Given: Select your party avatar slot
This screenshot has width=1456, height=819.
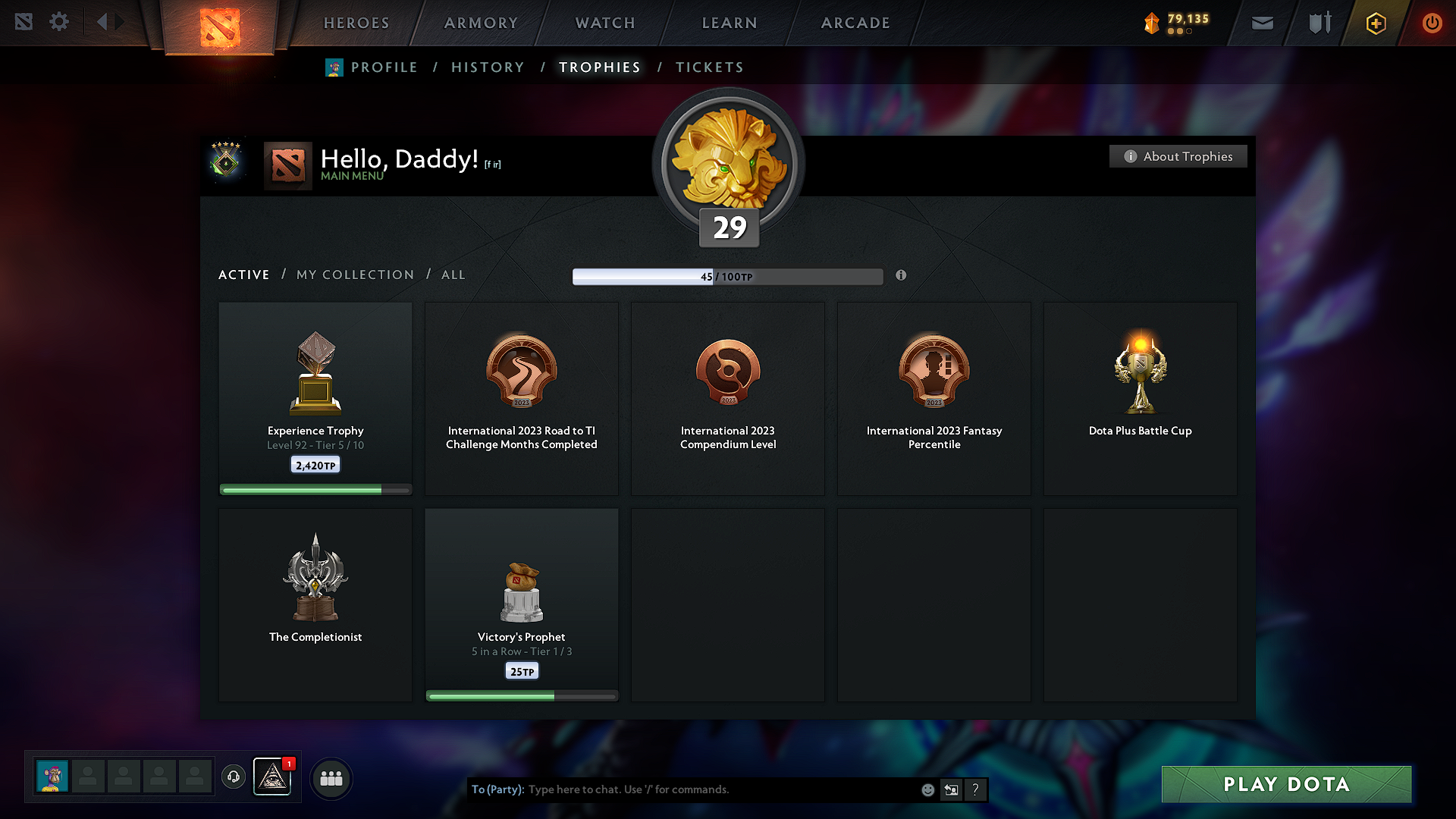Looking at the screenshot, I should point(53,777).
